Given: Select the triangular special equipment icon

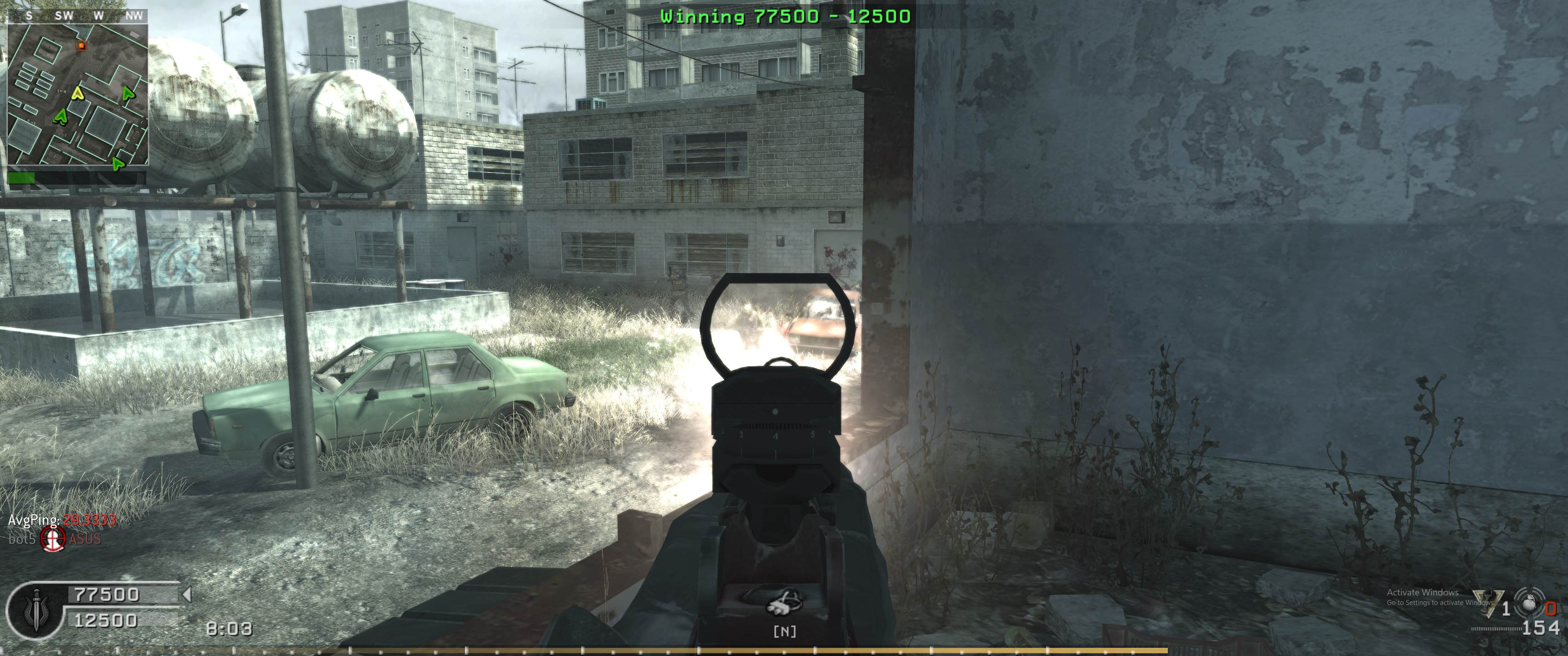Looking at the screenshot, I should 1486,604.
